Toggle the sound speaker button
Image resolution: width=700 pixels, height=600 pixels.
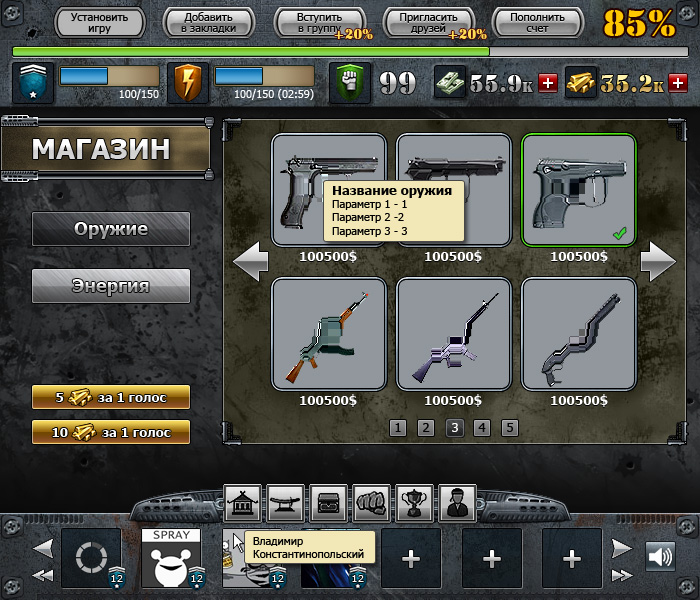[660, 556]
